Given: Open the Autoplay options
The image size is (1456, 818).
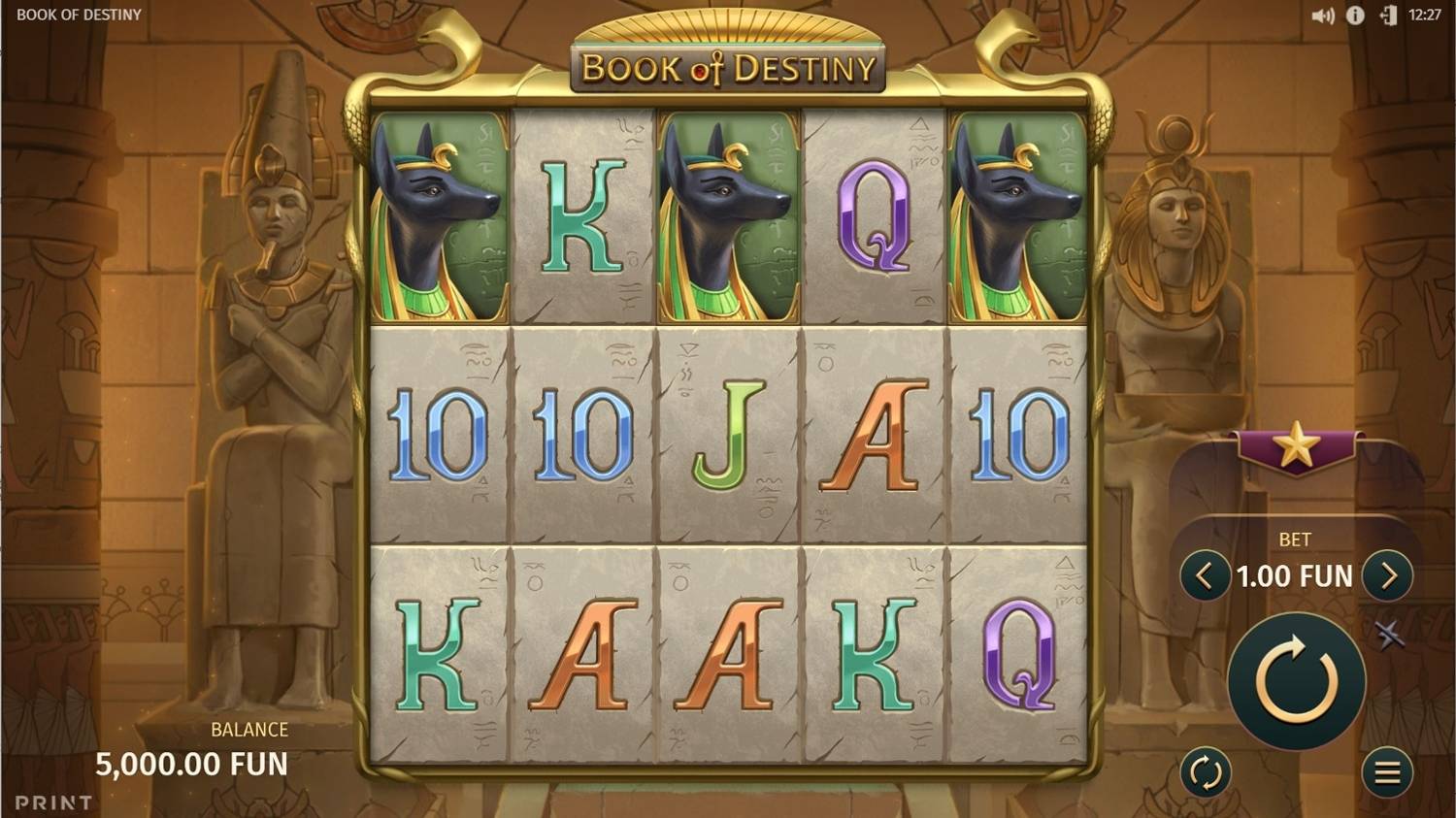Looking at the screenshot, I should click(x=1207, y=771).
